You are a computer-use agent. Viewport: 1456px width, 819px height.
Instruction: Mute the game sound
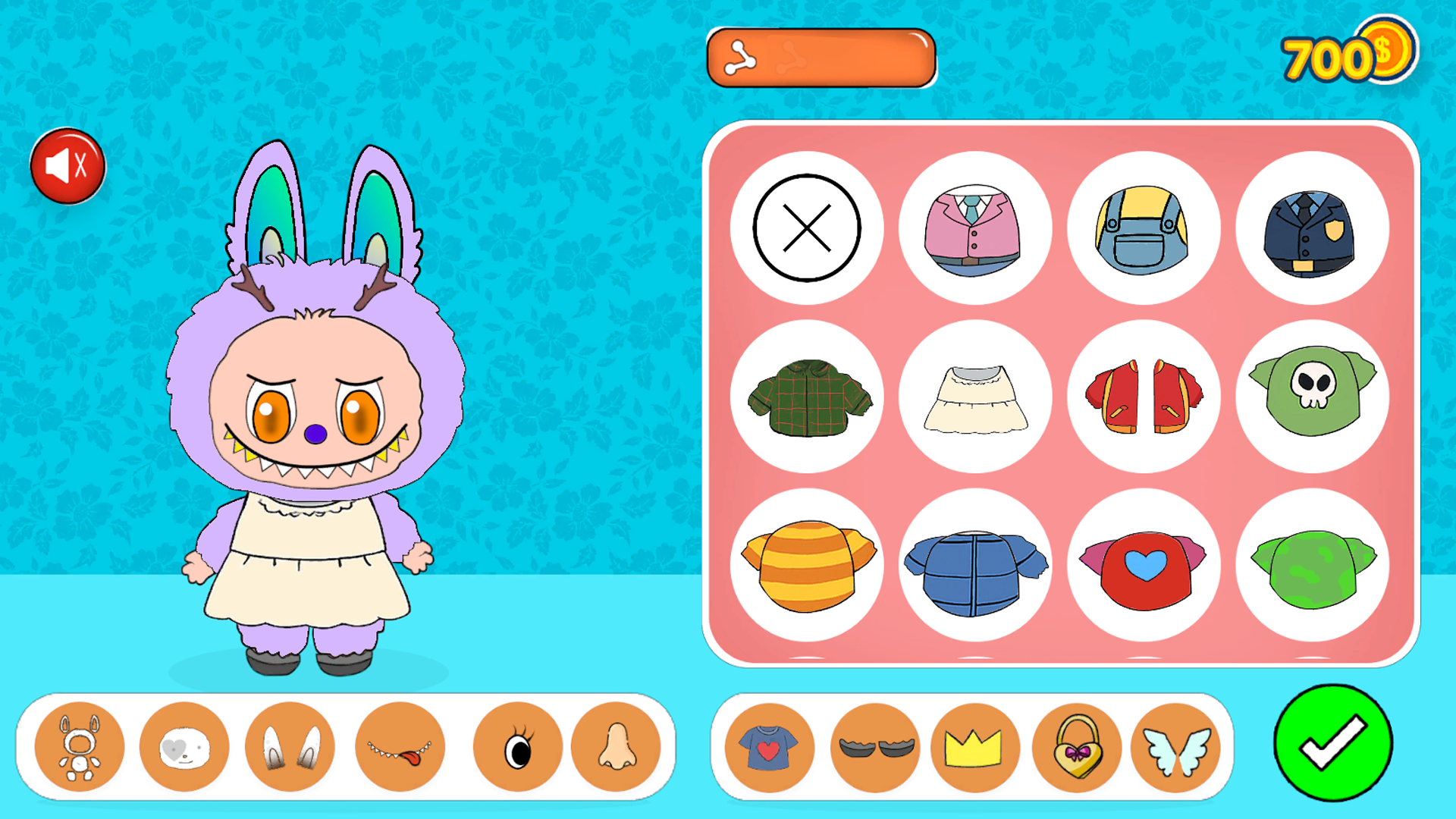click(x=68, y=164)
